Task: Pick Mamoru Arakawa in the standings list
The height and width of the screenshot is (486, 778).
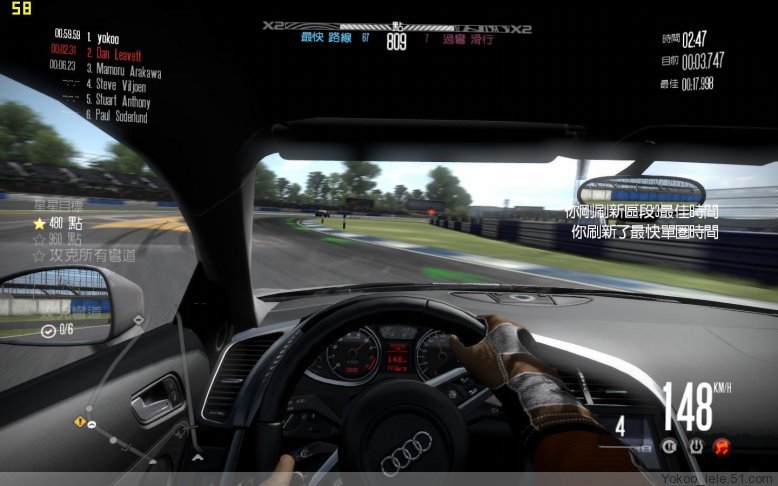Action: click(123, 70)
